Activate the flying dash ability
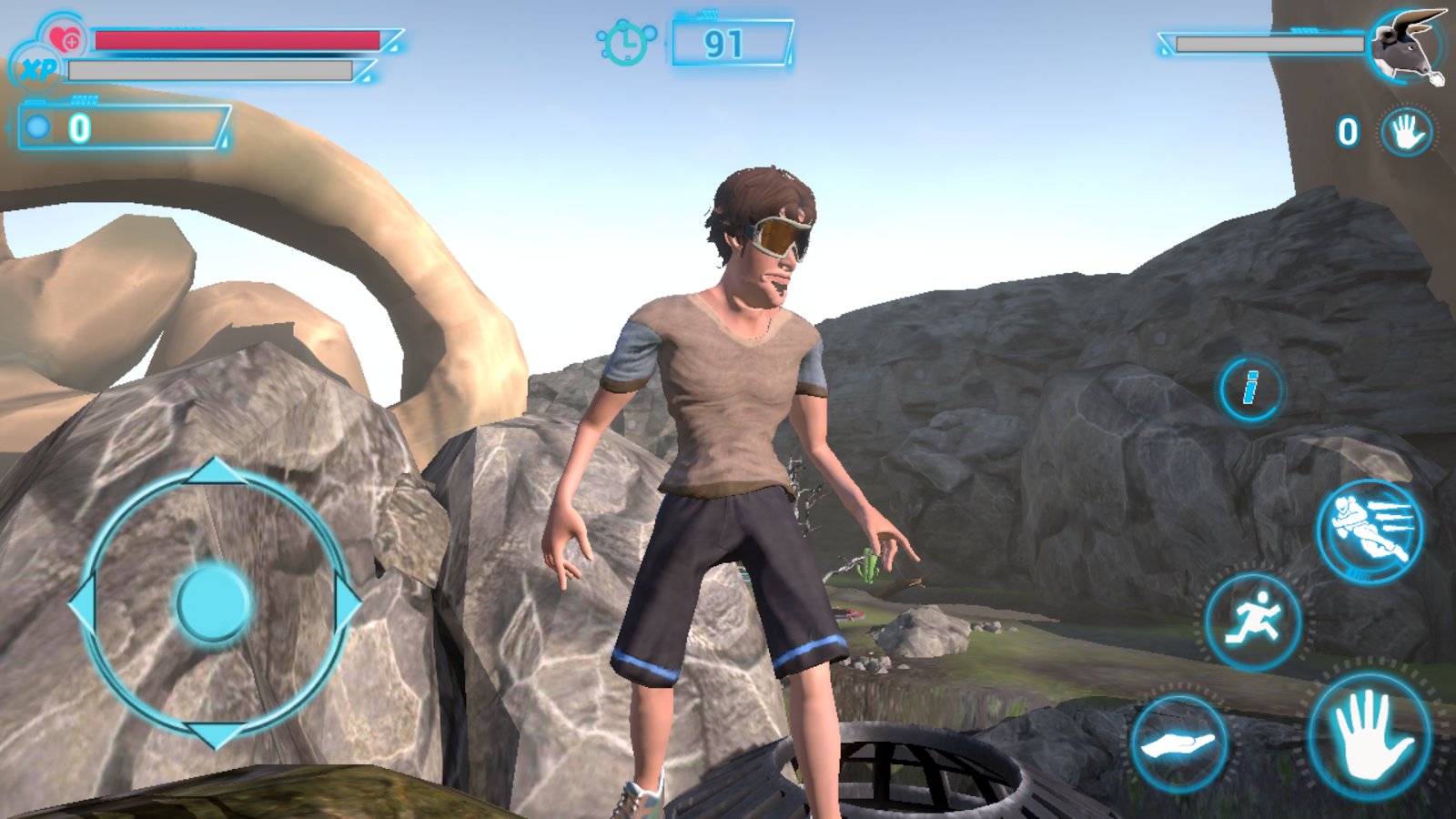The height and width of the screenshot is (819, 1456). coord(1370,531)
